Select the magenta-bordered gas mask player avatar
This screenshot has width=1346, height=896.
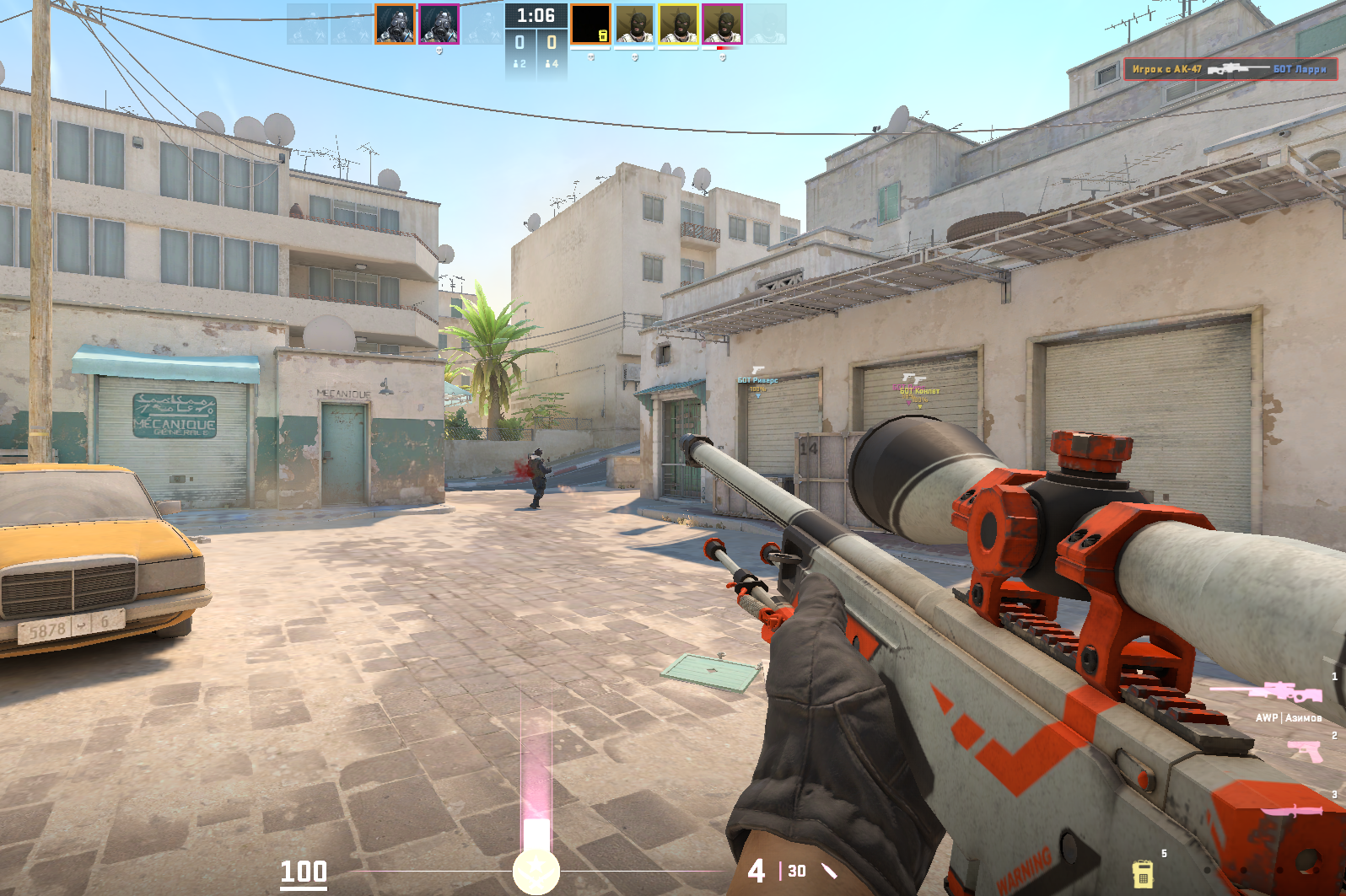pos(439,24)
